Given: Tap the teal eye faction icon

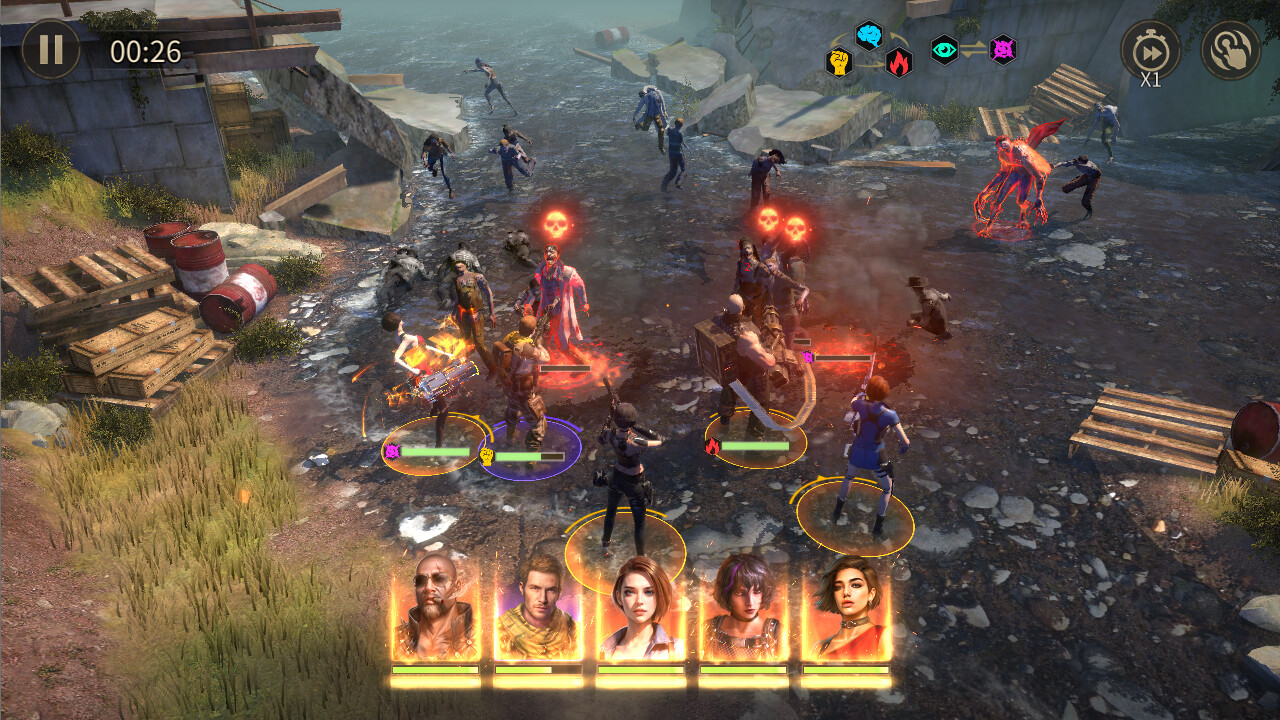Looking at the screenshot, I should (x=944, y=49).
